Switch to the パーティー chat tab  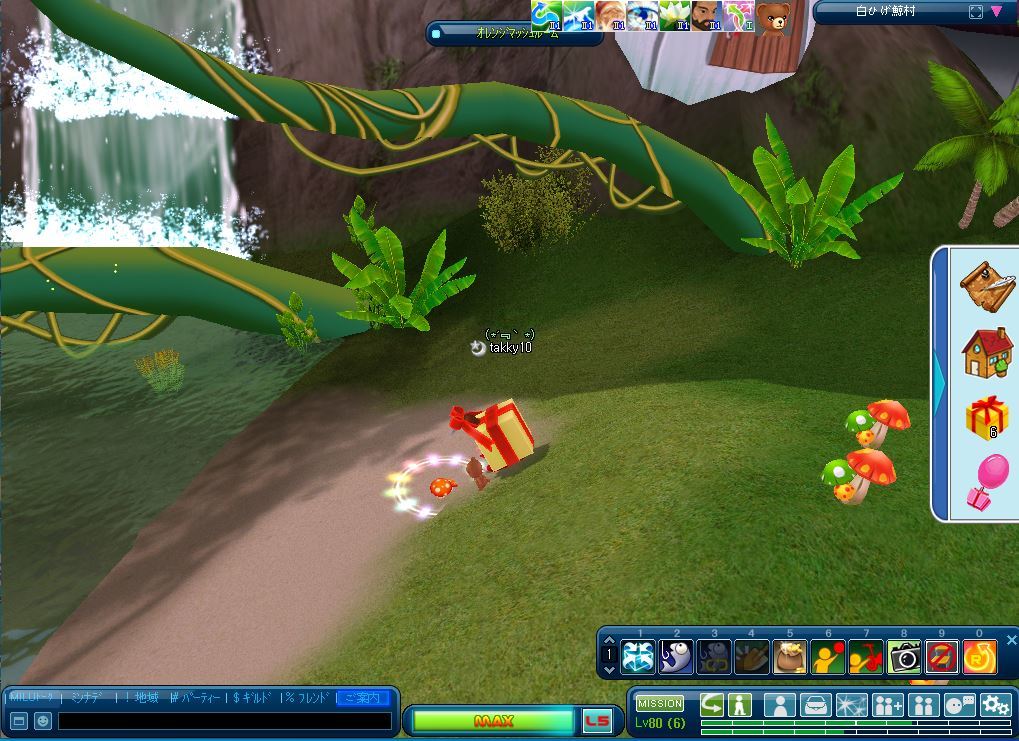(198, 697)
